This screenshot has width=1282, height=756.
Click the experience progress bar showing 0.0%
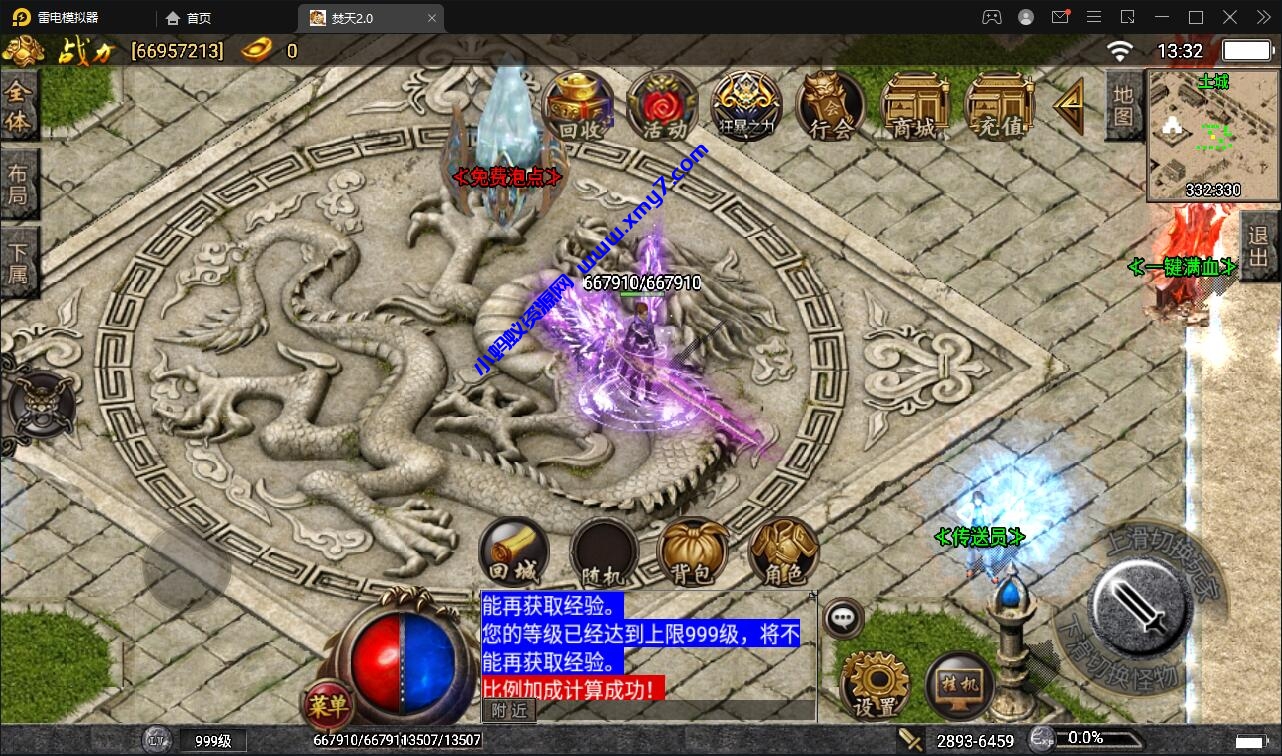click(x=1100, y=741)
